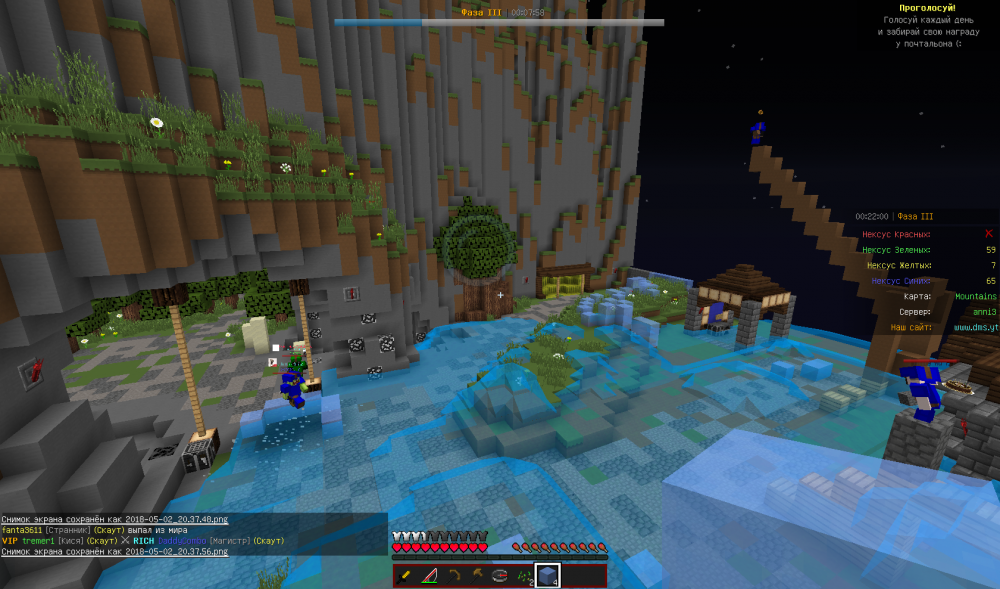Select the blue block hotbar slot
Screen dimensions: 1000x589
[548, 575]
